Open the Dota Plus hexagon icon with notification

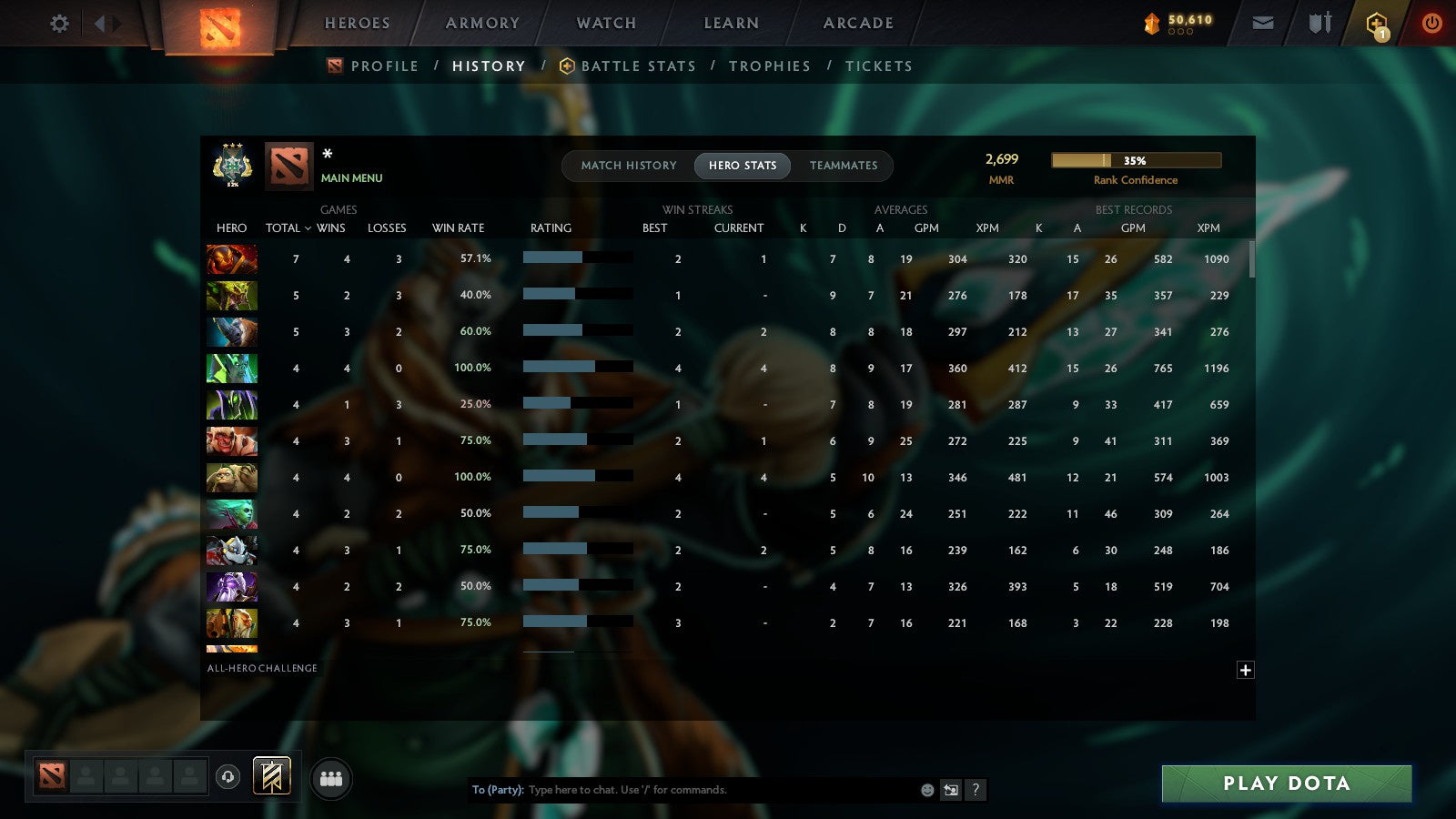coord(1377,23)
